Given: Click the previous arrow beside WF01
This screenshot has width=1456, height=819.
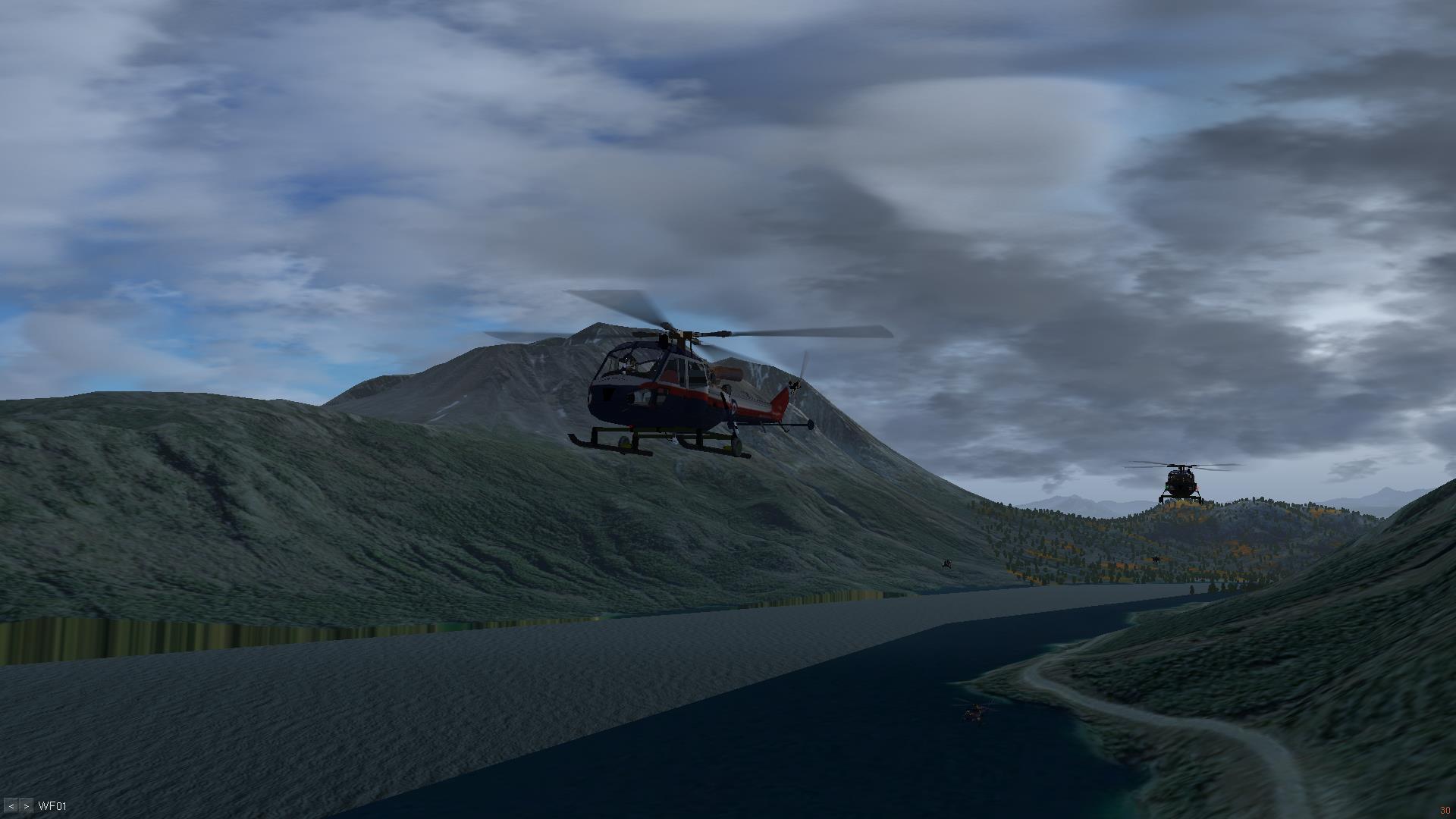Looking at the screenshot, I should click(11, 806).
